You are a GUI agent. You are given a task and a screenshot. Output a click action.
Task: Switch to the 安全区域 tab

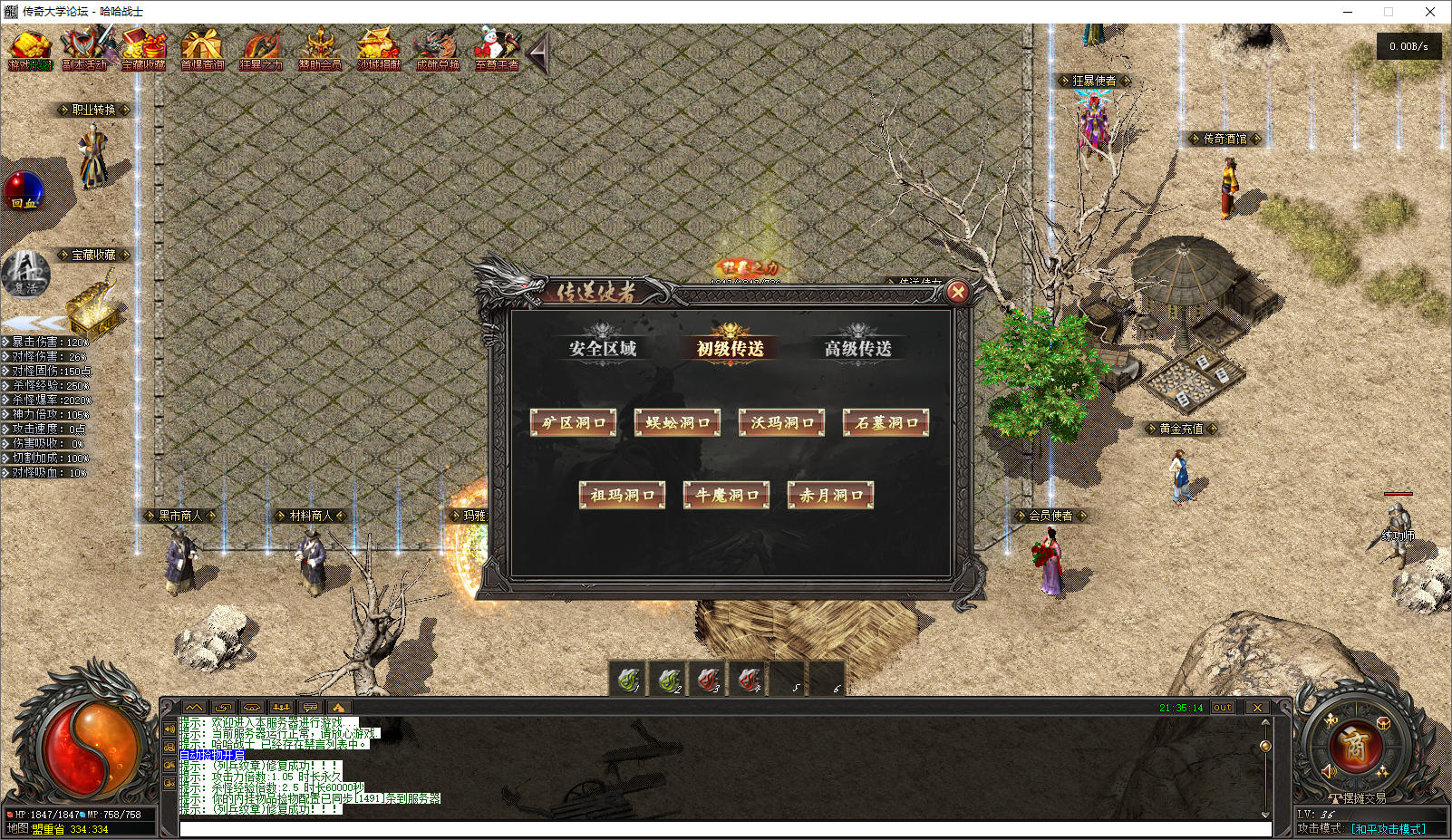(603, 348)
